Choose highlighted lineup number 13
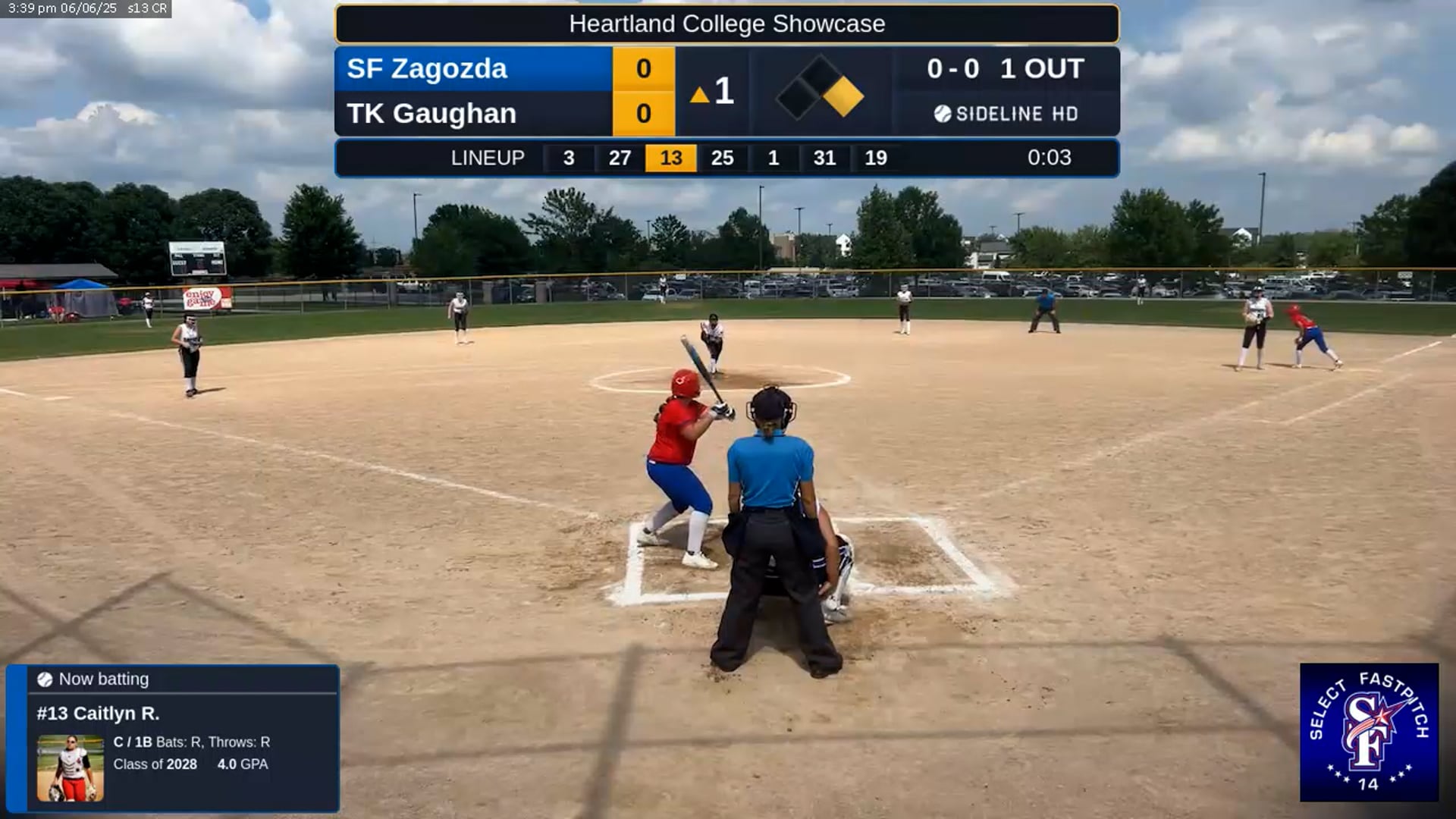 click(671, 158)
